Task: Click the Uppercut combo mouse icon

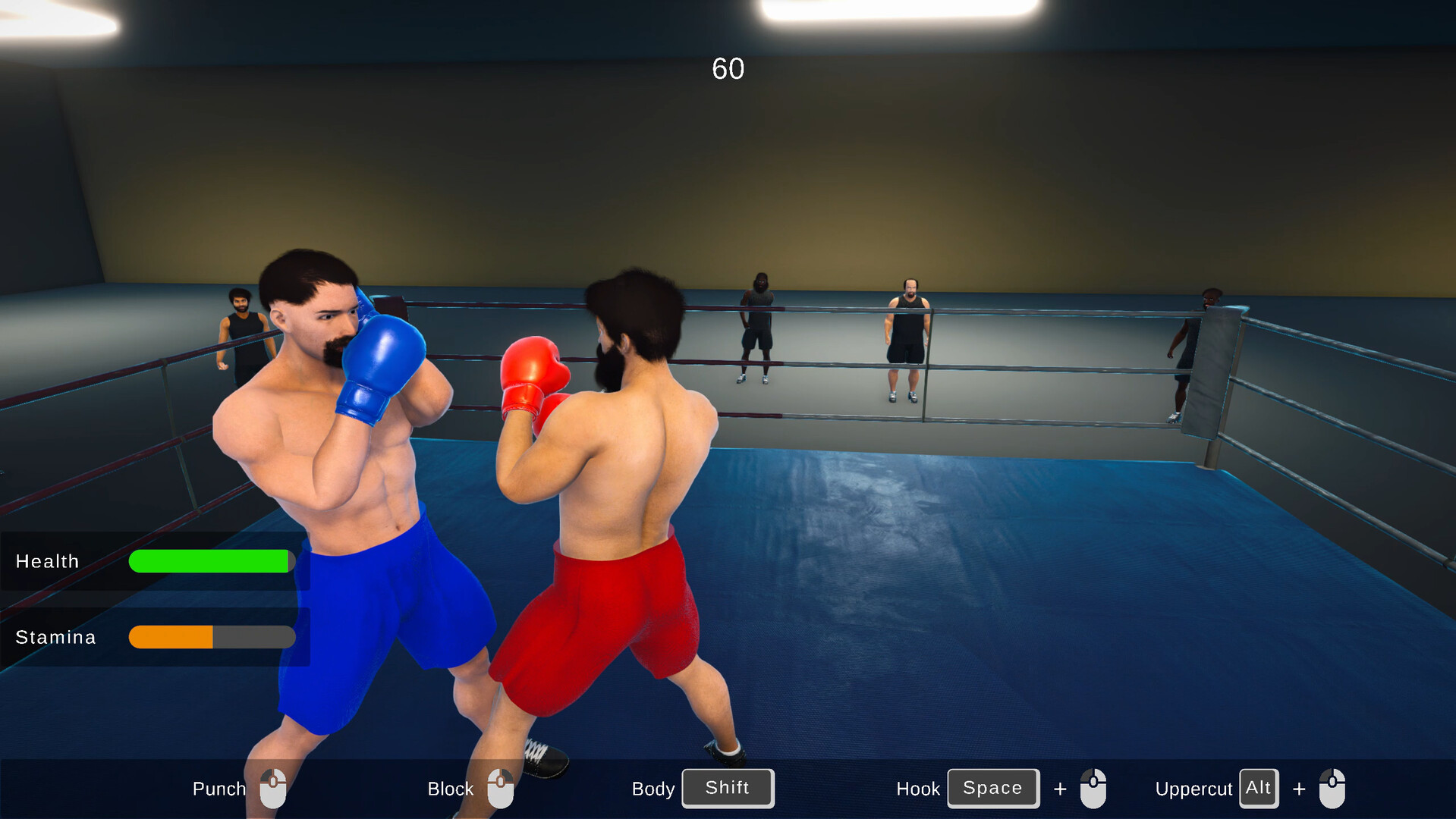Action: [x=1333, y=789]
